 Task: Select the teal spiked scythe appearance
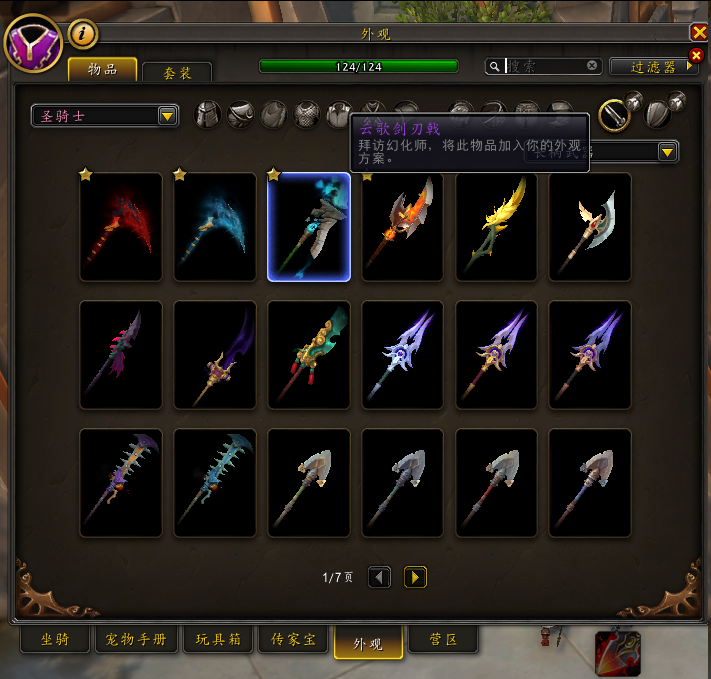215,483
